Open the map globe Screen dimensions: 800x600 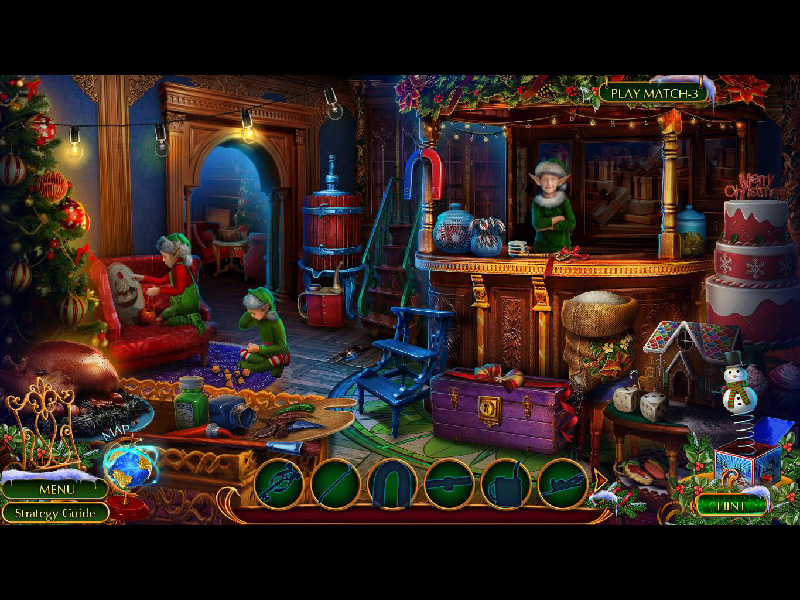coord(129,467)
